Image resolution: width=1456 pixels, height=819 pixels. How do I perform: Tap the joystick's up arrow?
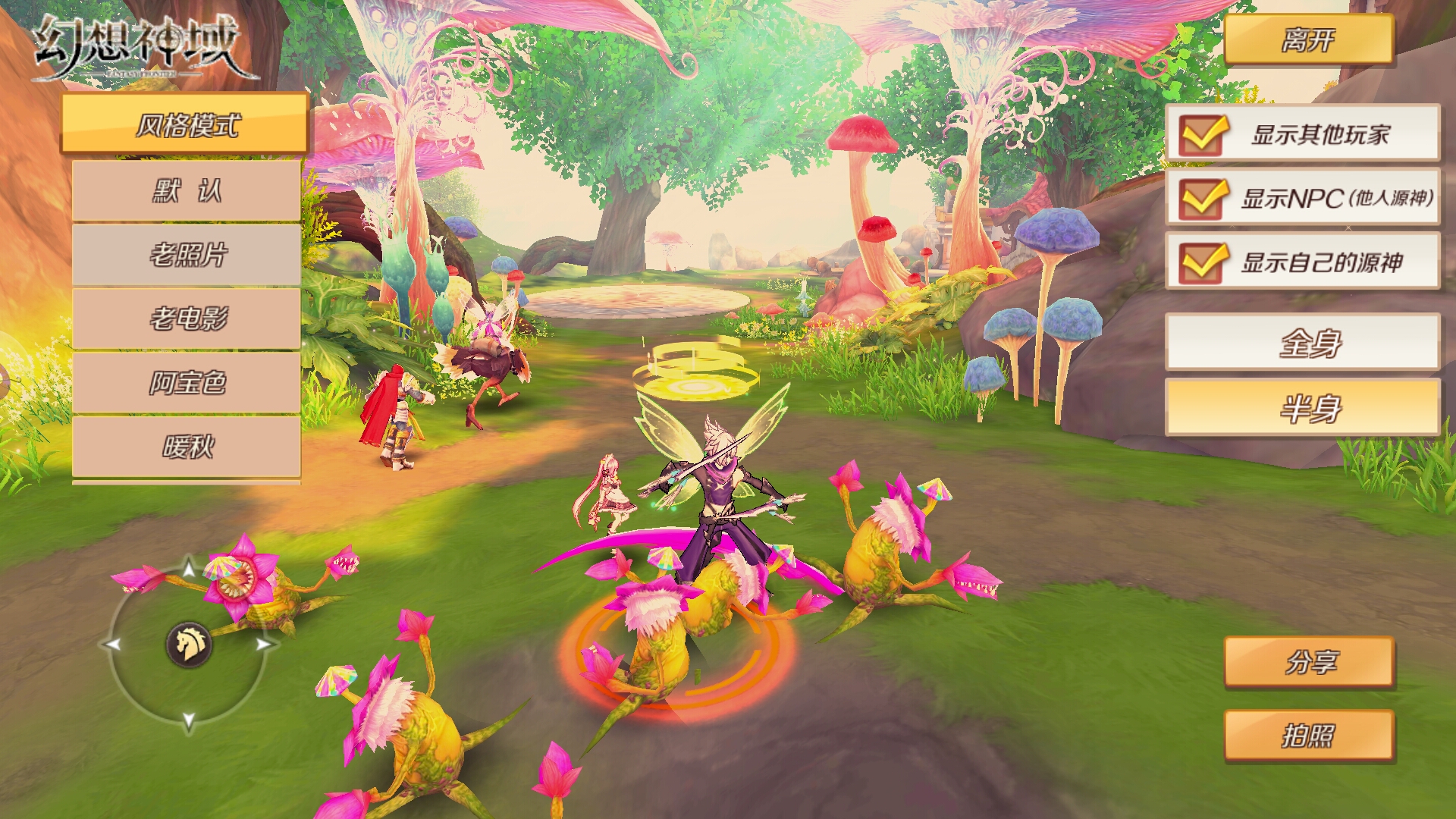pos(189,567)
